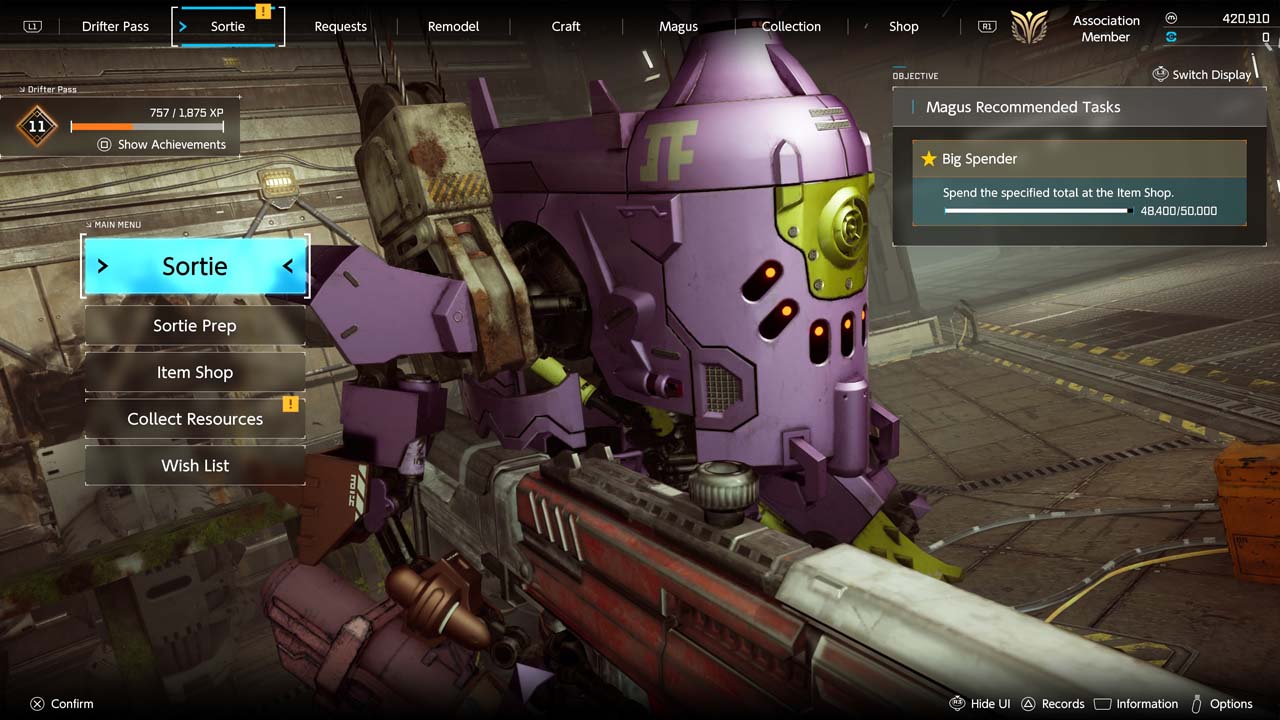1280x720 pixels.
Task: Switch to the Magus tab
Action: pyautogui.click(x=678, y=27)
